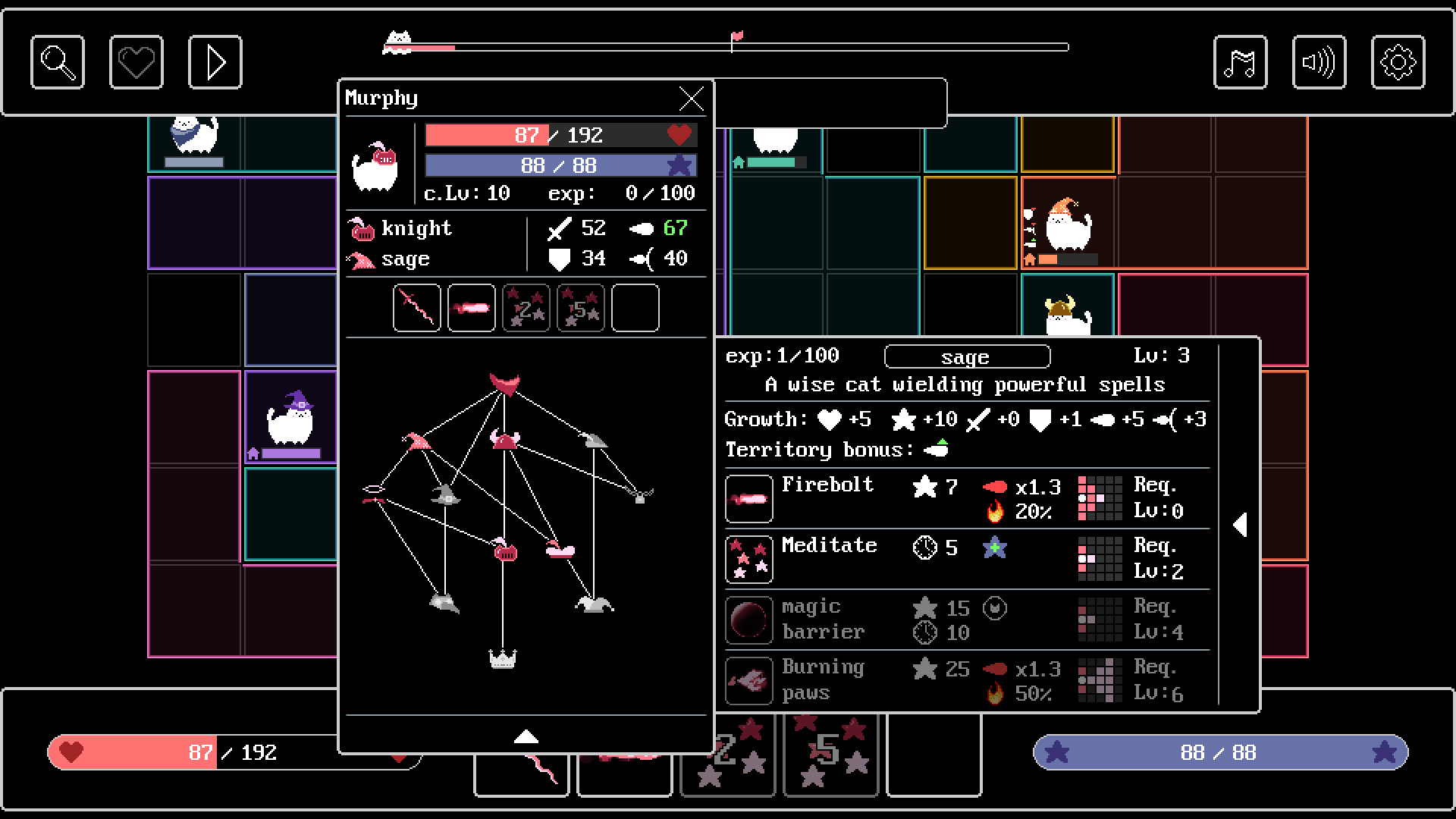Open the sage class selector at panel top
This screenshot has width=1456, height=819.
[966, 356]
